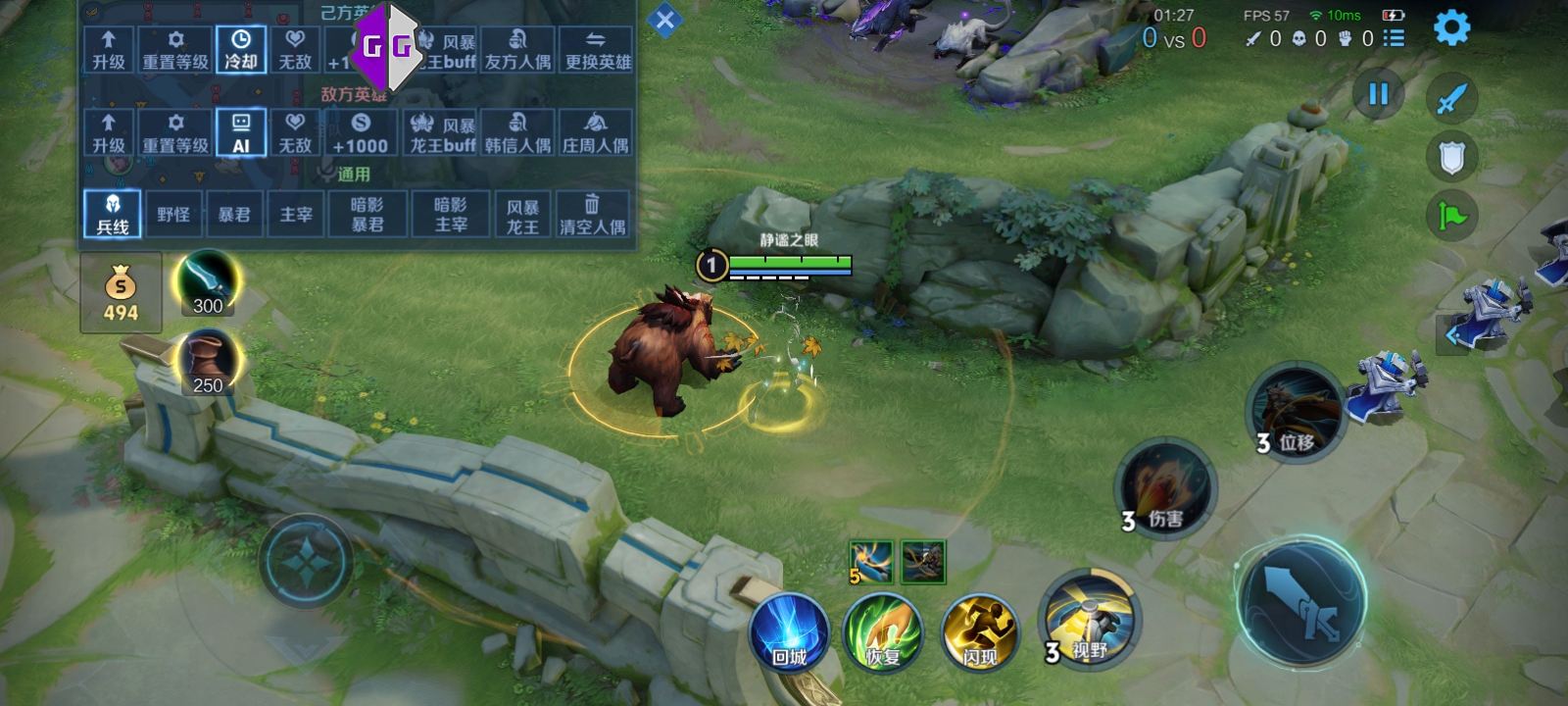Screen dimensions: 1568x706
Task: Open the GameGuardian floating overlay icon
Action: (x=387, y=45)
